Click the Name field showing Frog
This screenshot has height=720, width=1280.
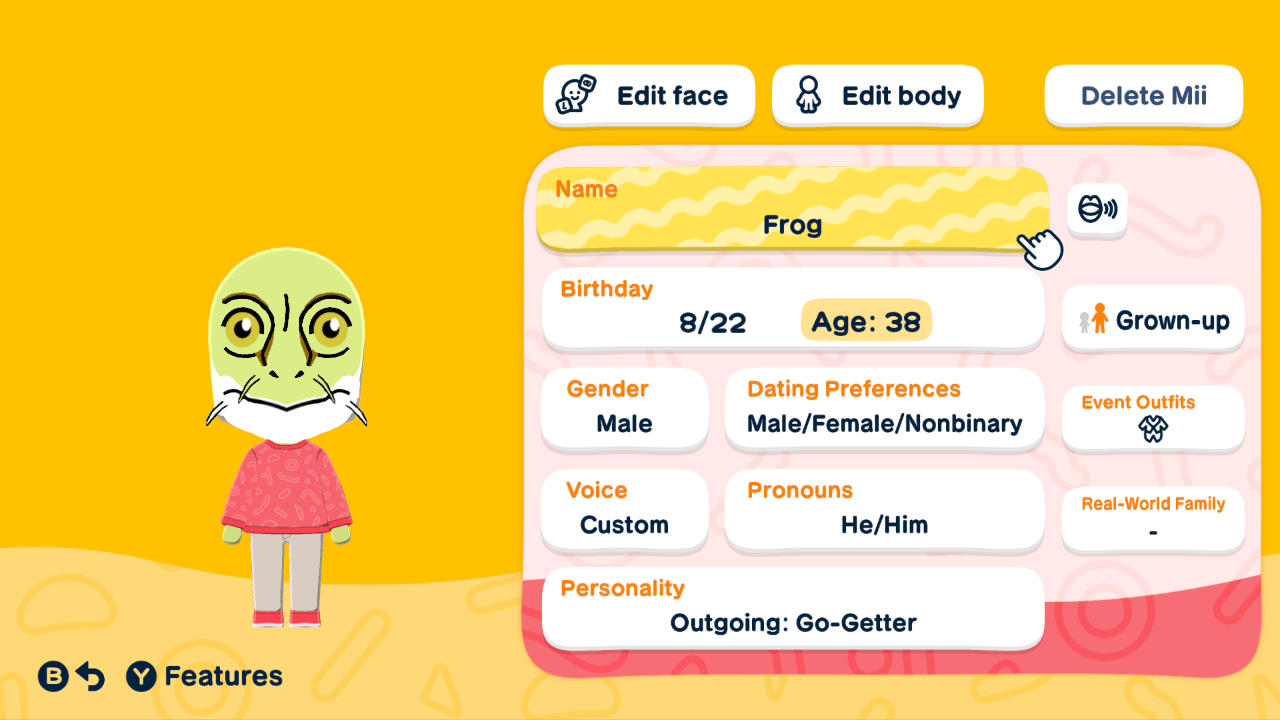(x=792, y=212)
